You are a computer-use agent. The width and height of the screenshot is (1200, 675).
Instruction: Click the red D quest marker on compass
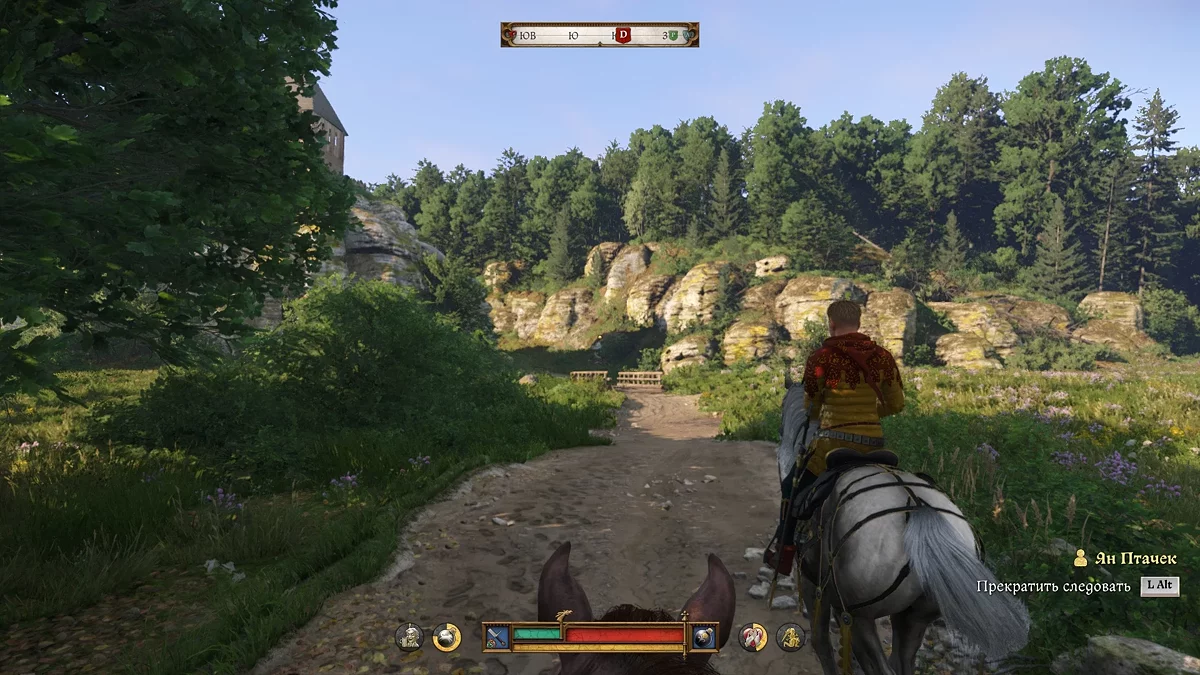click(x=623, y=35)
